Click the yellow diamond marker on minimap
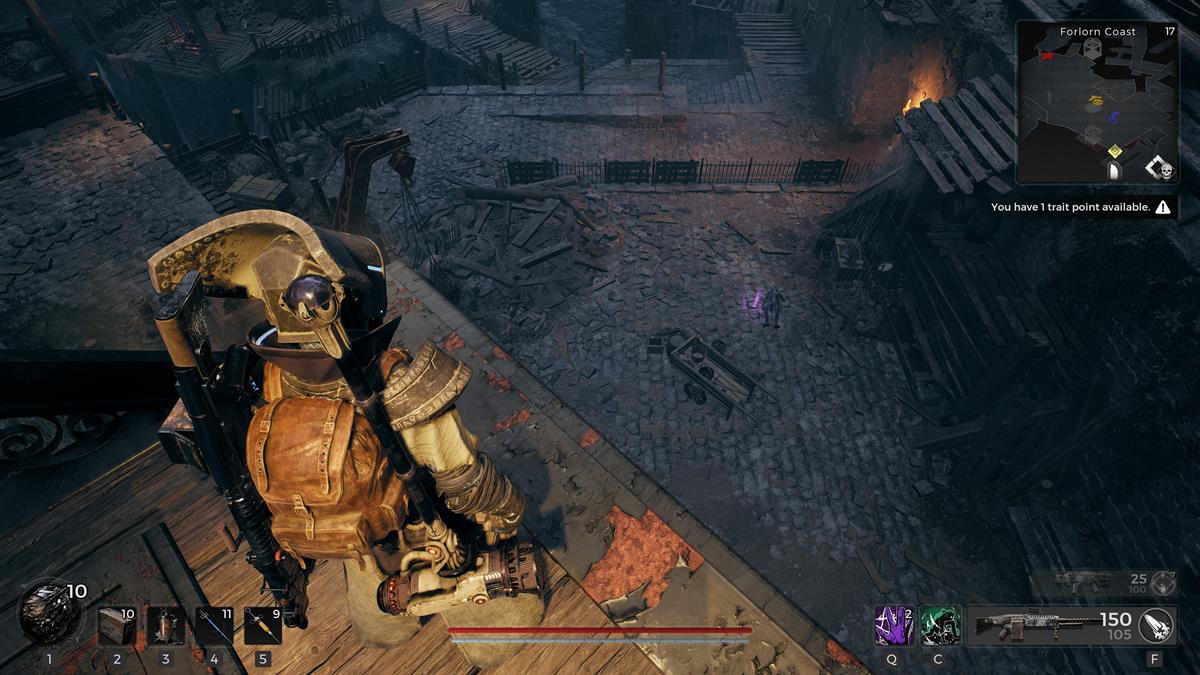 [1115, 151]
